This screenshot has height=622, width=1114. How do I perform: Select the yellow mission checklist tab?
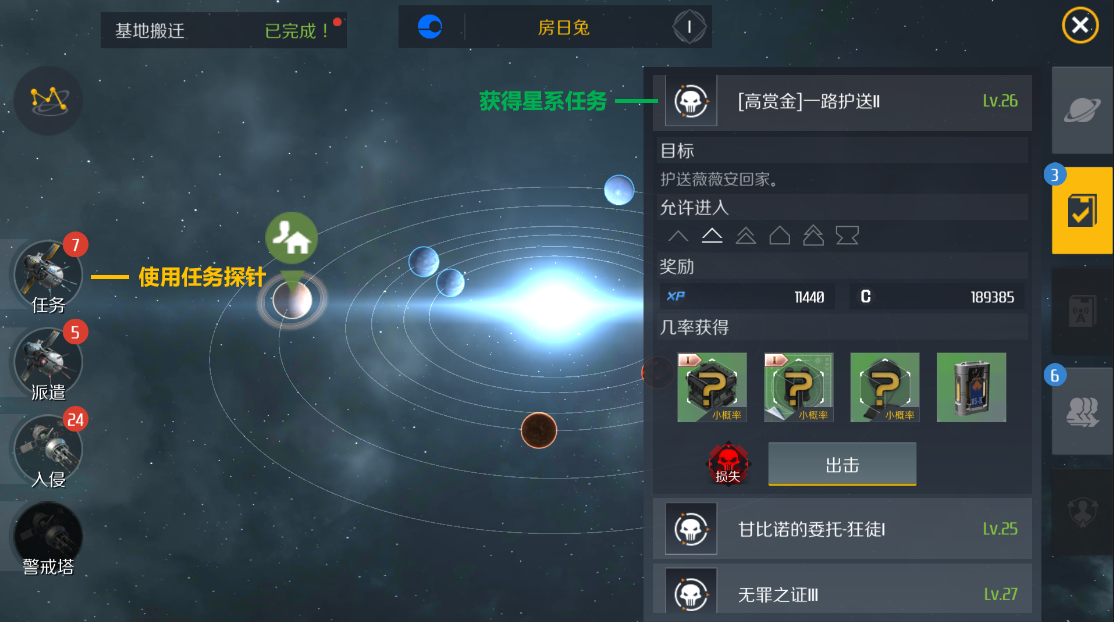click(x=1081, y=211)
